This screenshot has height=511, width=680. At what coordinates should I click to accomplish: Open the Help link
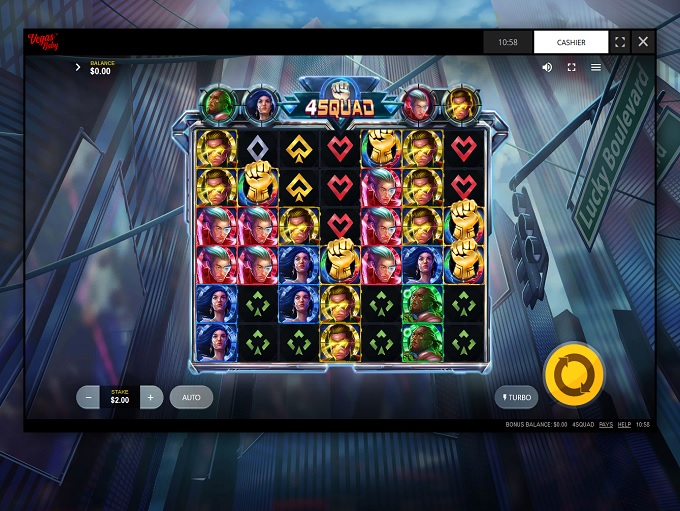pyautogui.click(x=624, y=425)
